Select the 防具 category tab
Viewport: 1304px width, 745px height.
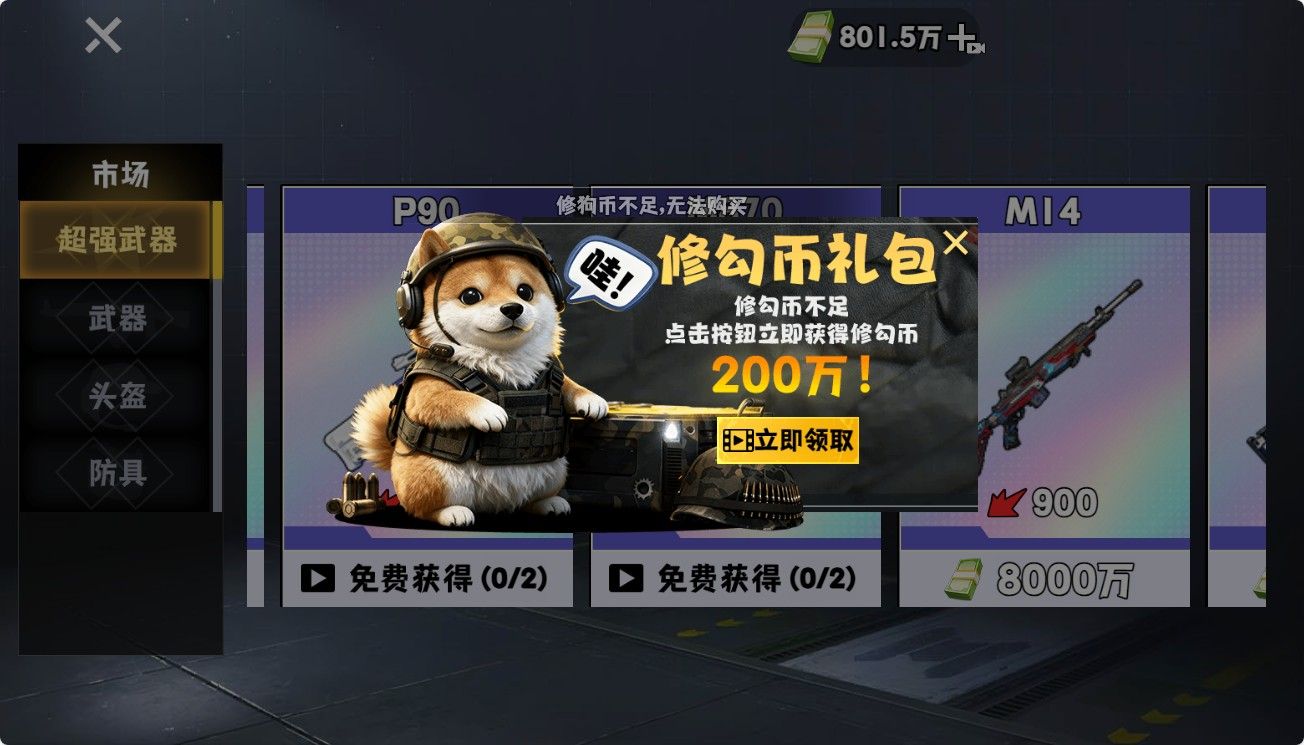pos(117,471)
